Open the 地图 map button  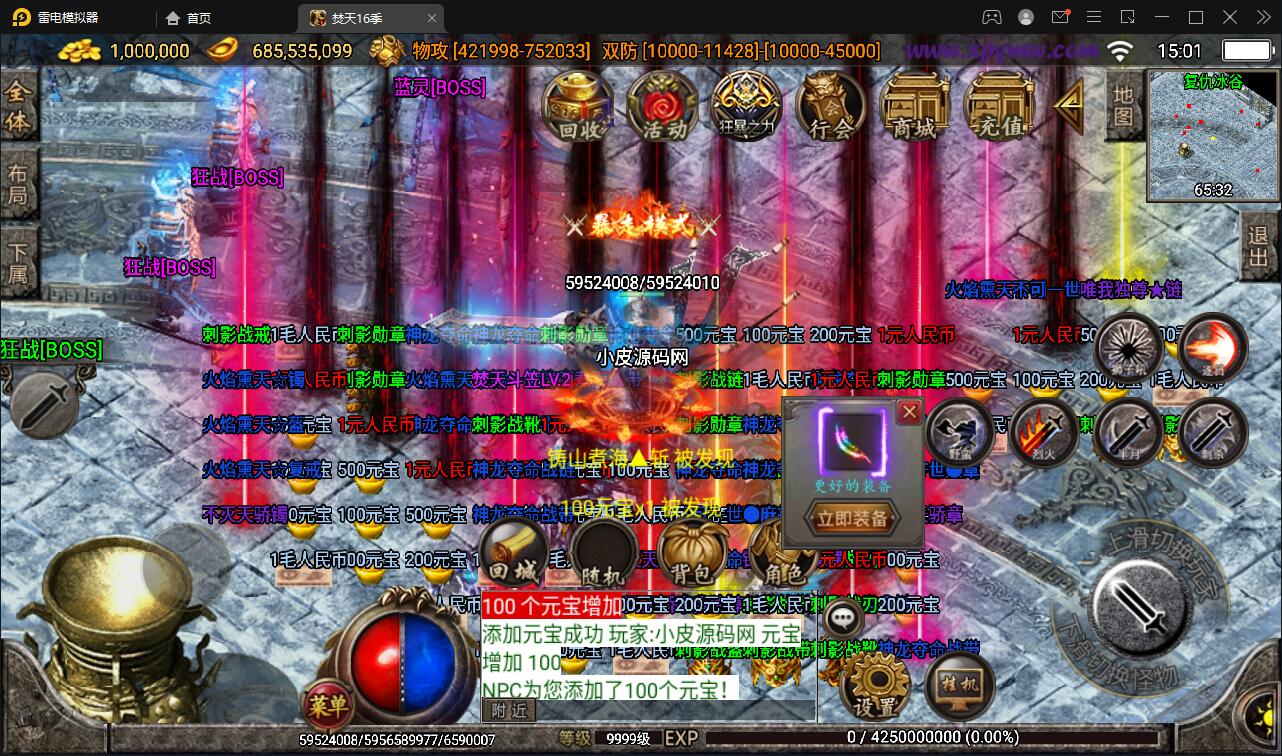(x=1124, y=105)
